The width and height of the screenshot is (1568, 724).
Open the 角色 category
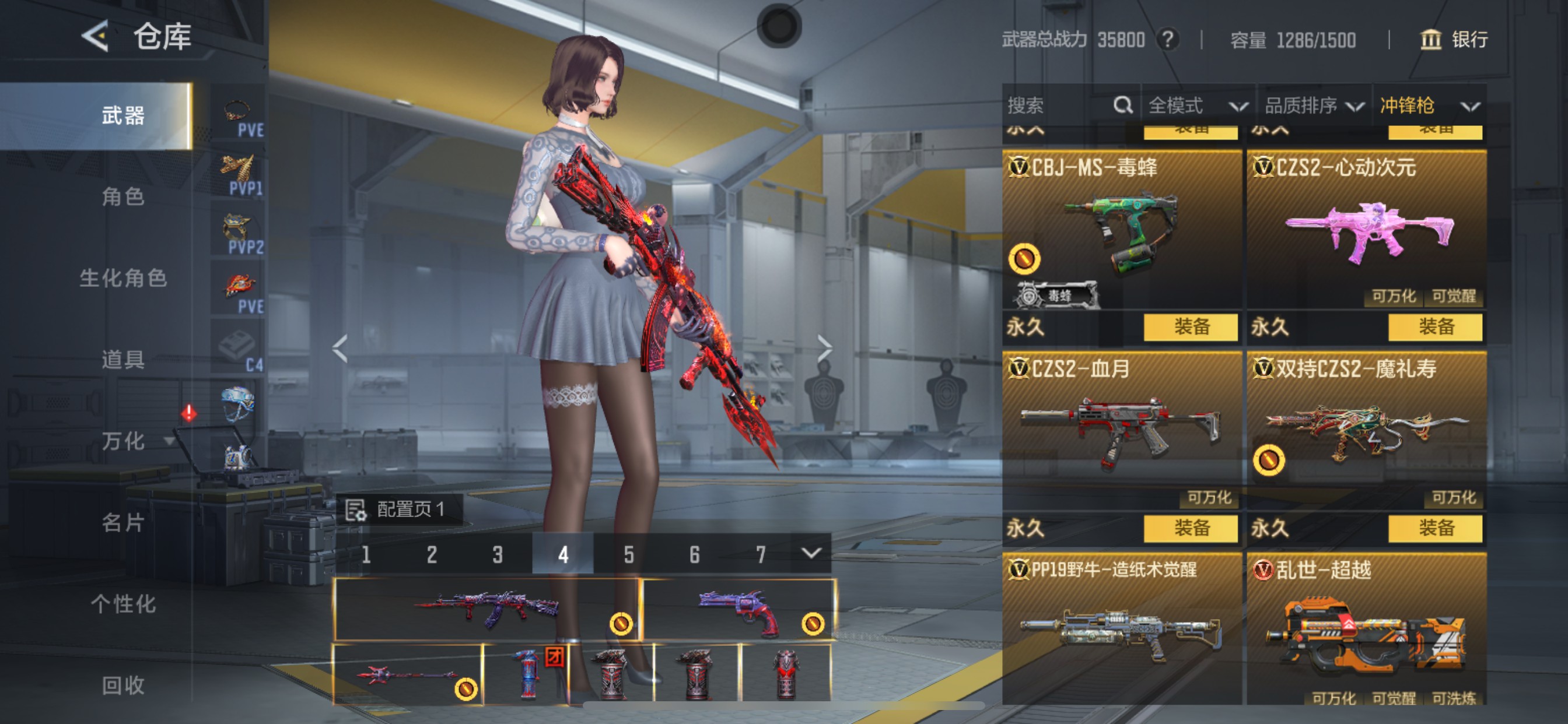123,196
